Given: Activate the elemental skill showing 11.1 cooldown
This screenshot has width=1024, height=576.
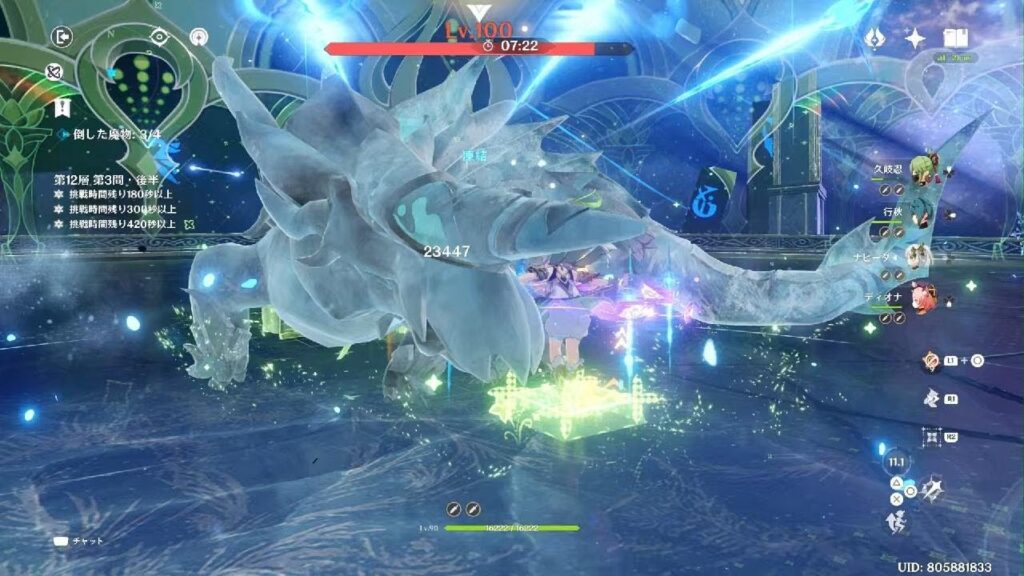Looking at the screenshot, I should pos(894,462).
